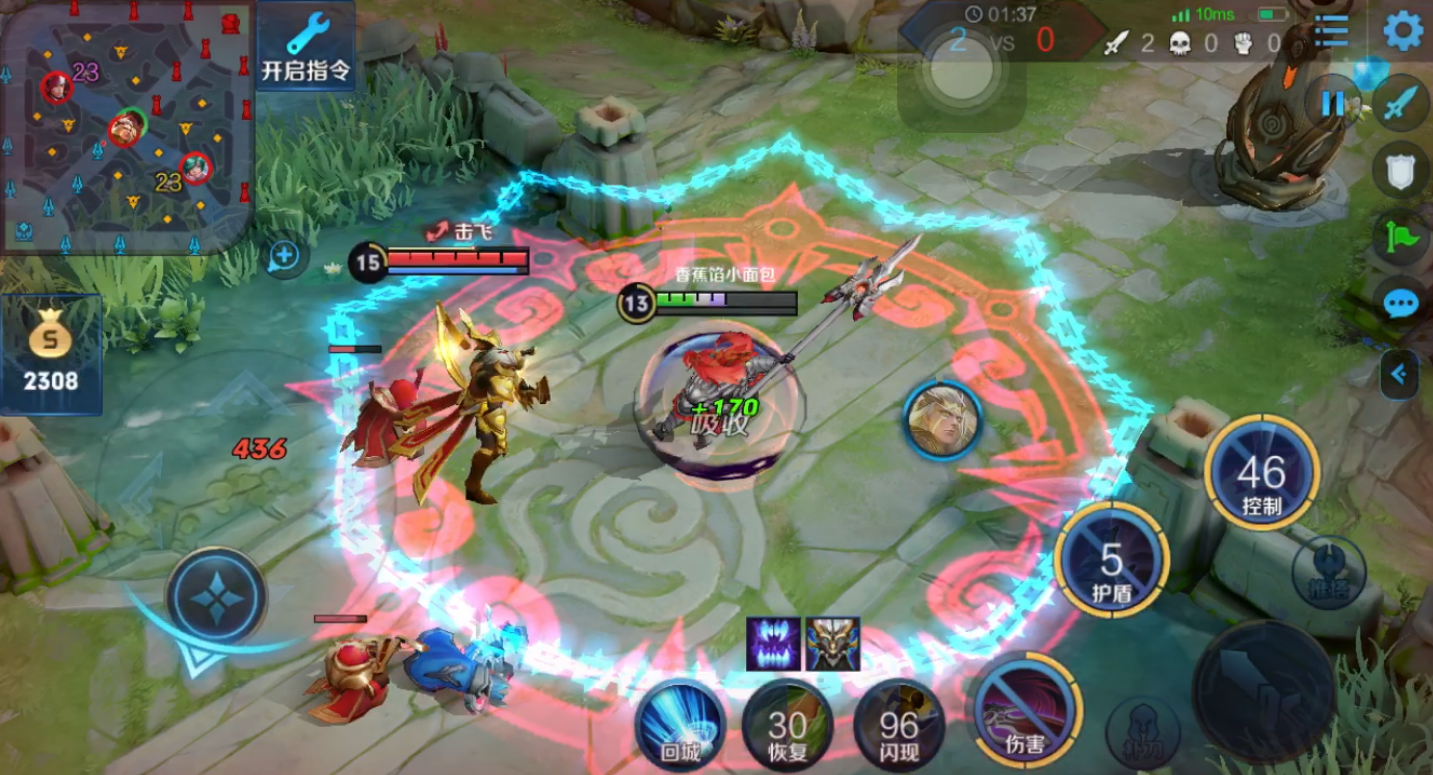
Task: Click the minimap
Action: pyautogui.click(x=125, y=125)
